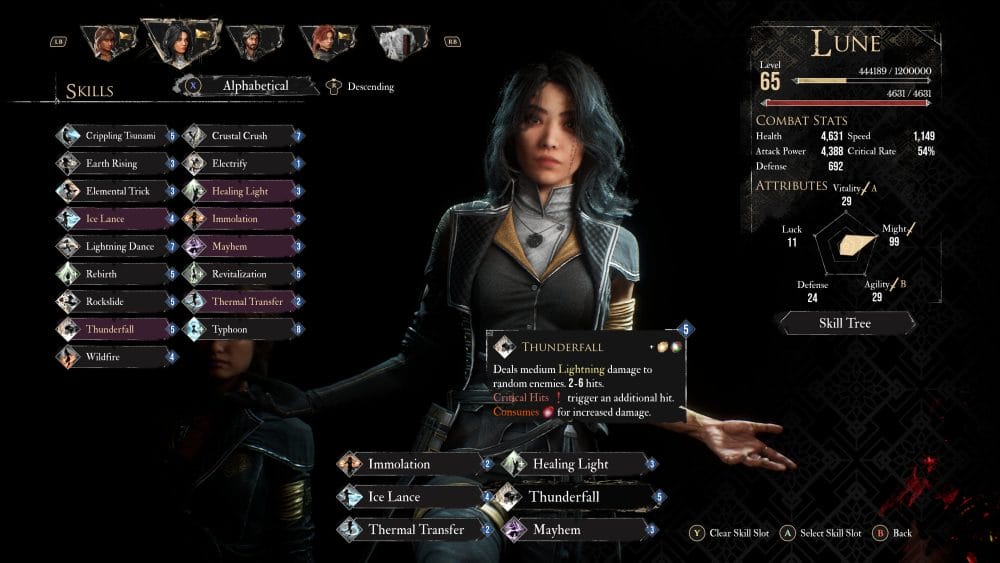The image size is (1000, 563).
Task: Select the equipped Immolation slot at the bottom
Action: click(x=415, y=464)
